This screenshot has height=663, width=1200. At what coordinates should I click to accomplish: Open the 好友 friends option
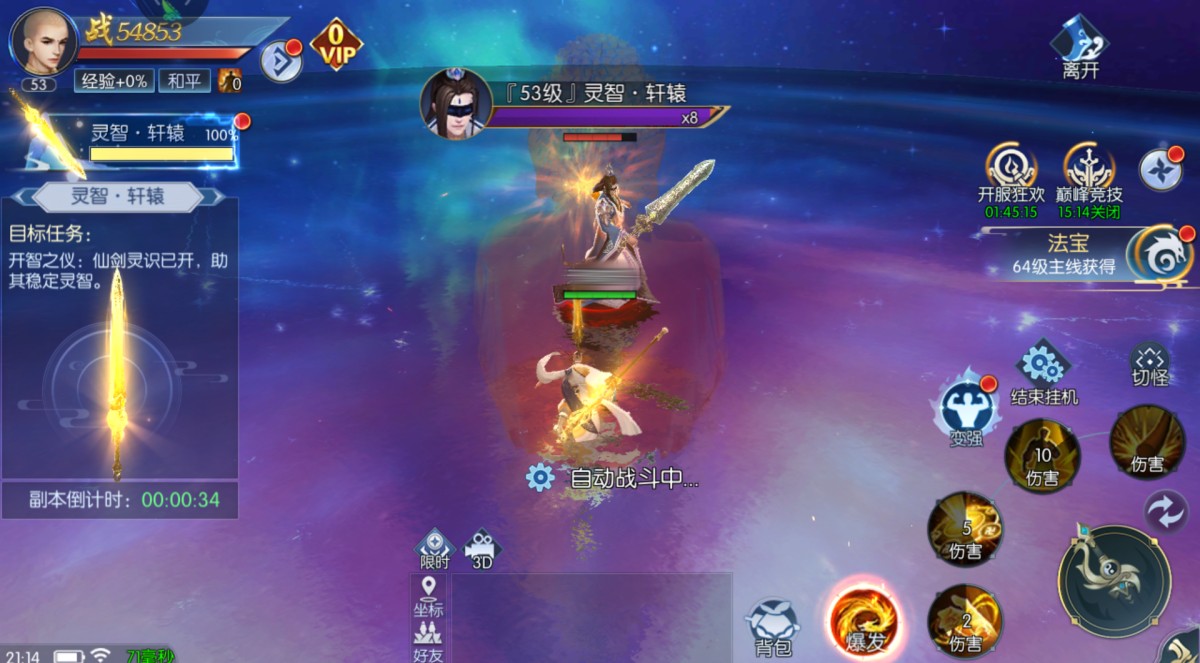(428, 640)
